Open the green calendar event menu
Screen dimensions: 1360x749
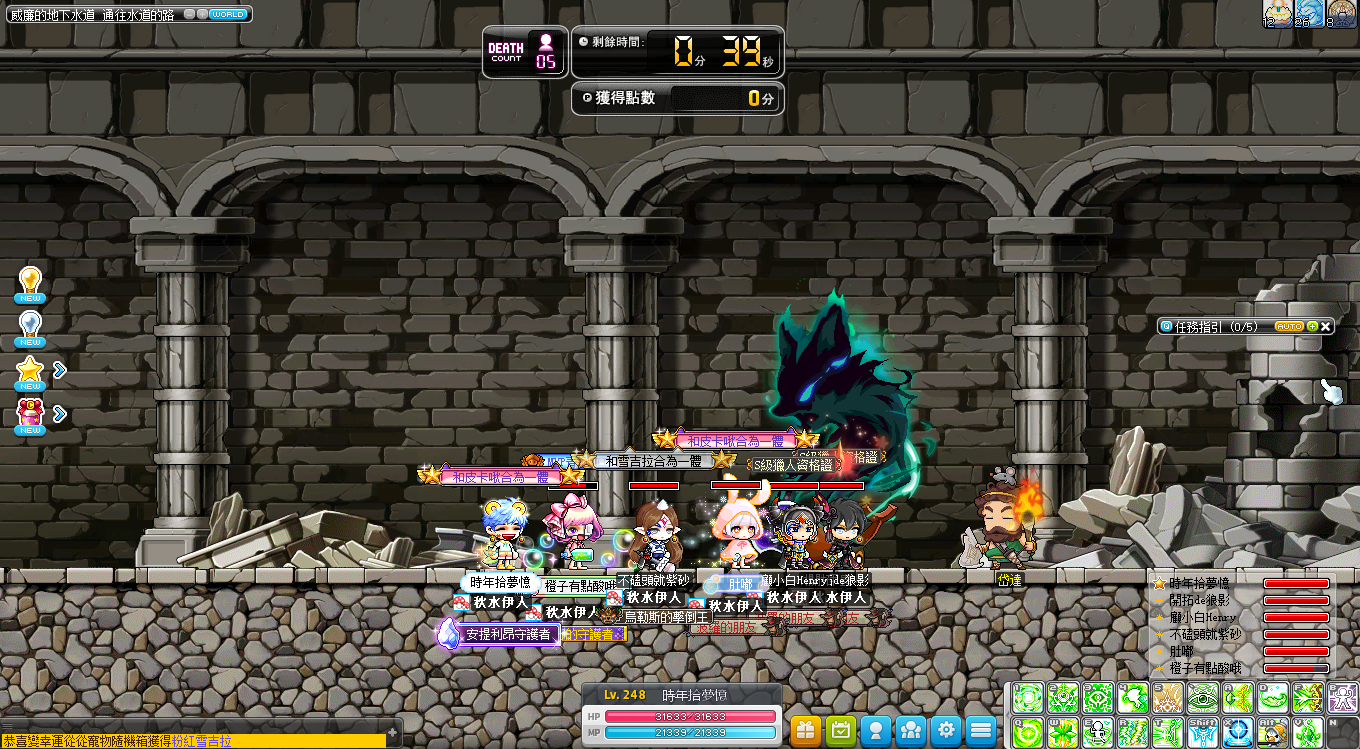point(841,730)
